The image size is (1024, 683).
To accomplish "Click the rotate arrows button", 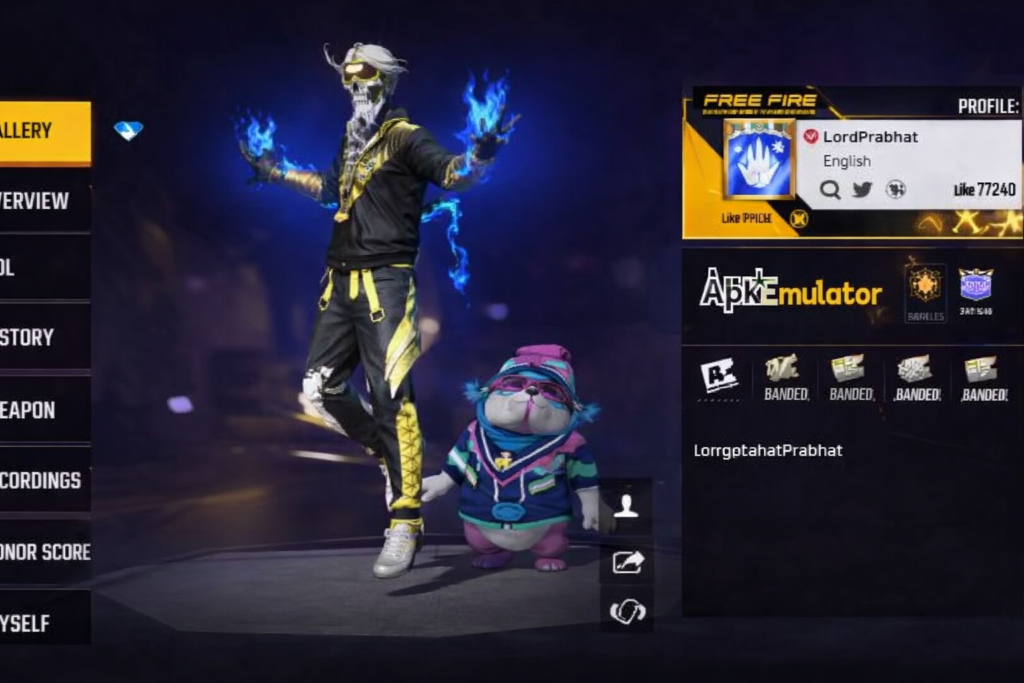I will coord(627,610).
